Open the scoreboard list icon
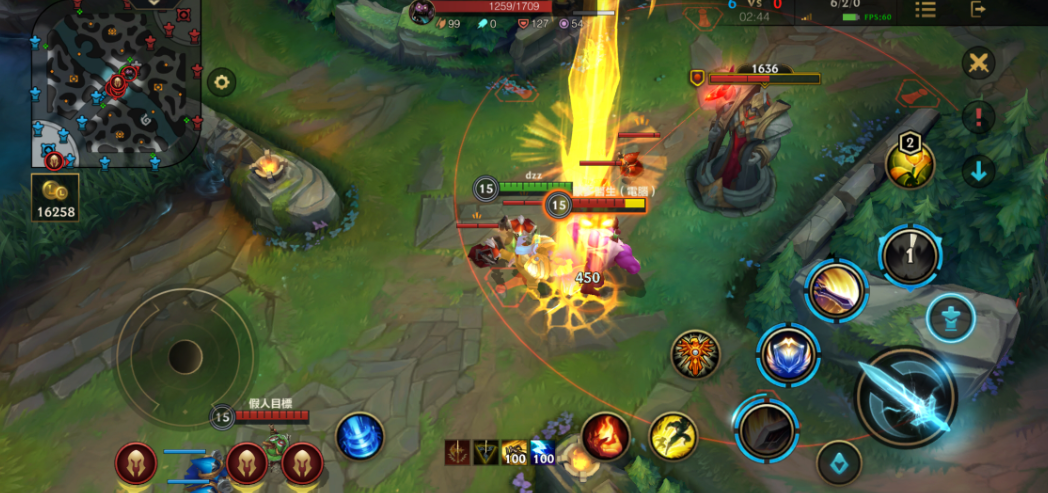 925,10
